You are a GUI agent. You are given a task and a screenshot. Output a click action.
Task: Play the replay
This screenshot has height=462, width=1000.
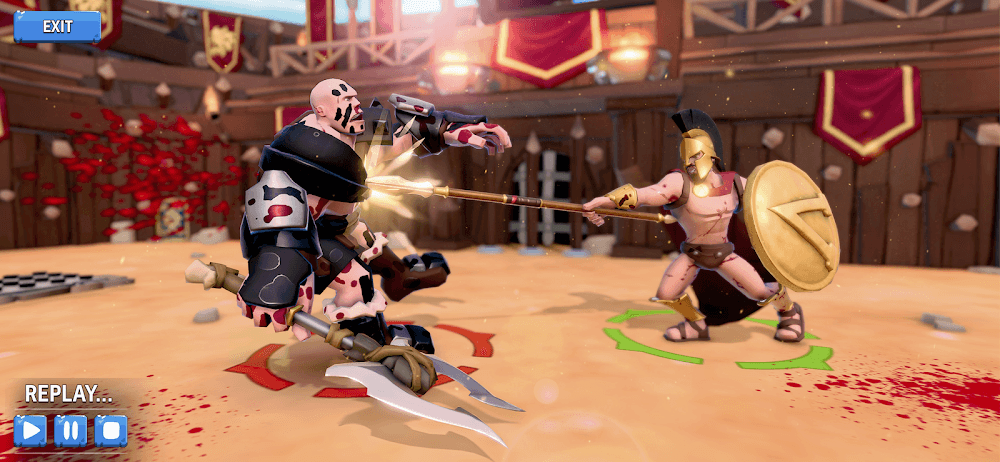click(x=30, y=431)
